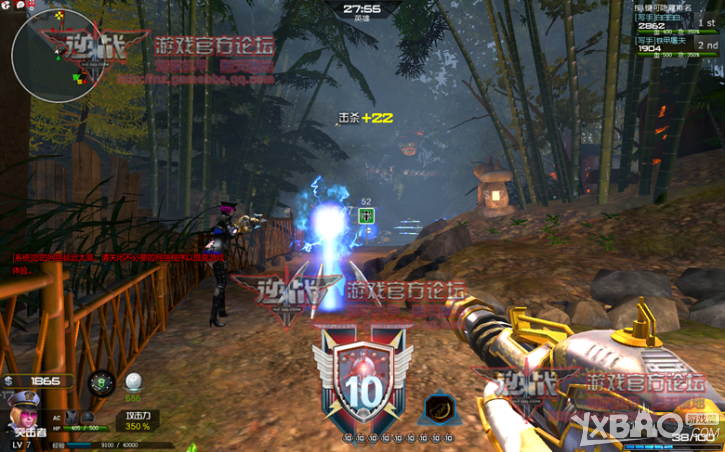Click the white orb item icon

[133, 381]
